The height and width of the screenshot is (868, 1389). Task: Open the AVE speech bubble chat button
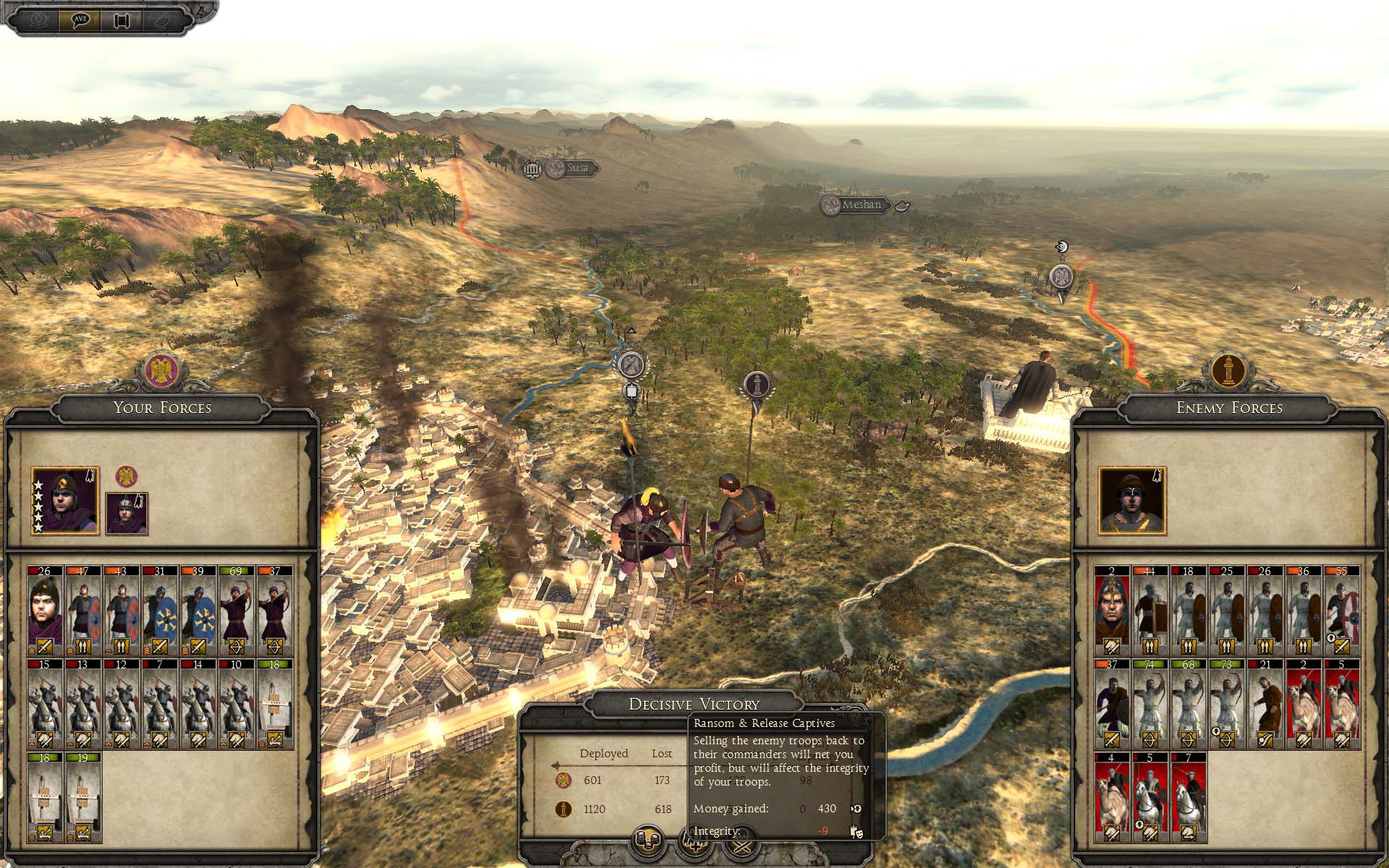tap(80, 19)
